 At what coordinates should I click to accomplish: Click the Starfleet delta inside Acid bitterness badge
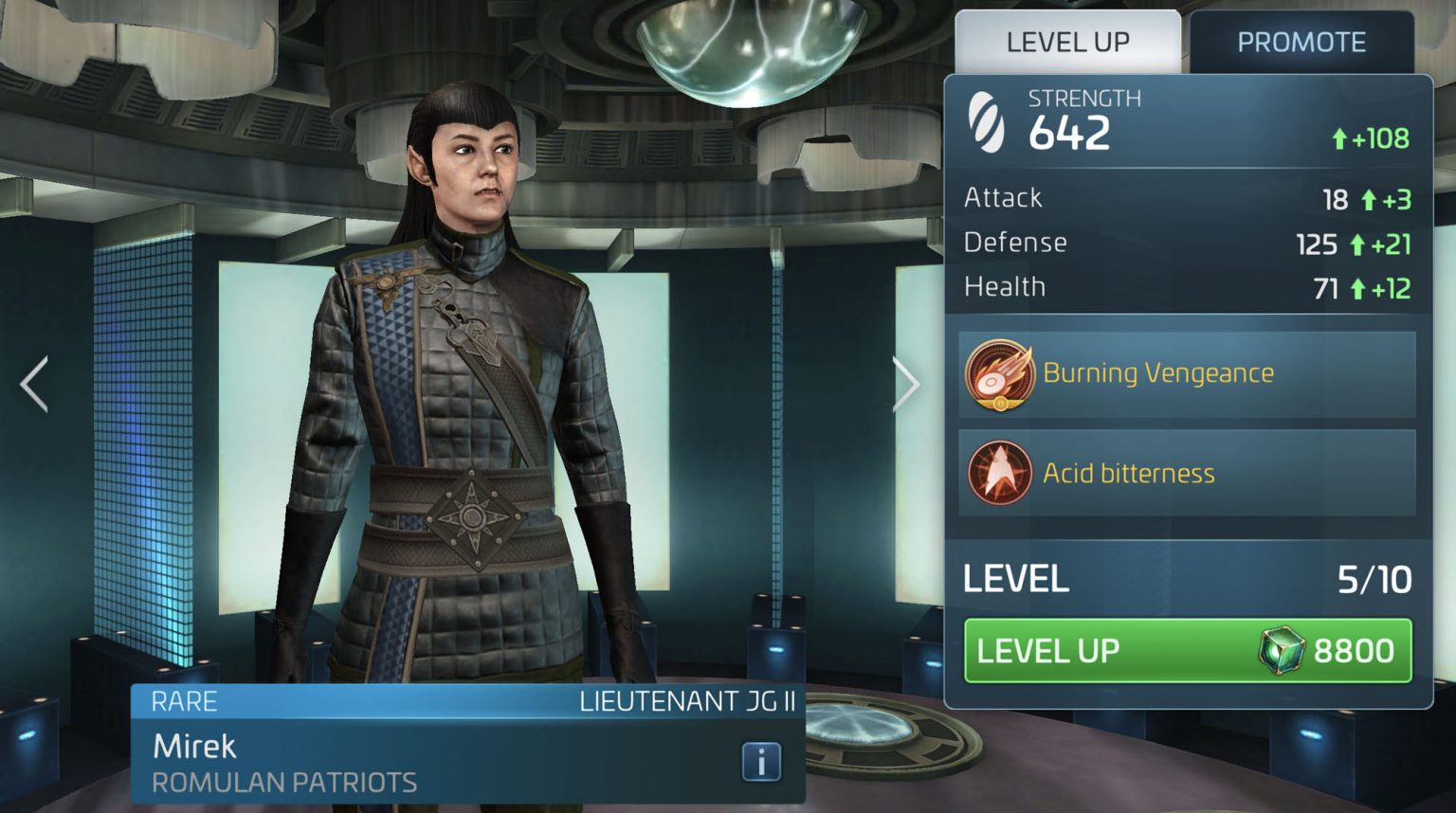pos(999,473)
